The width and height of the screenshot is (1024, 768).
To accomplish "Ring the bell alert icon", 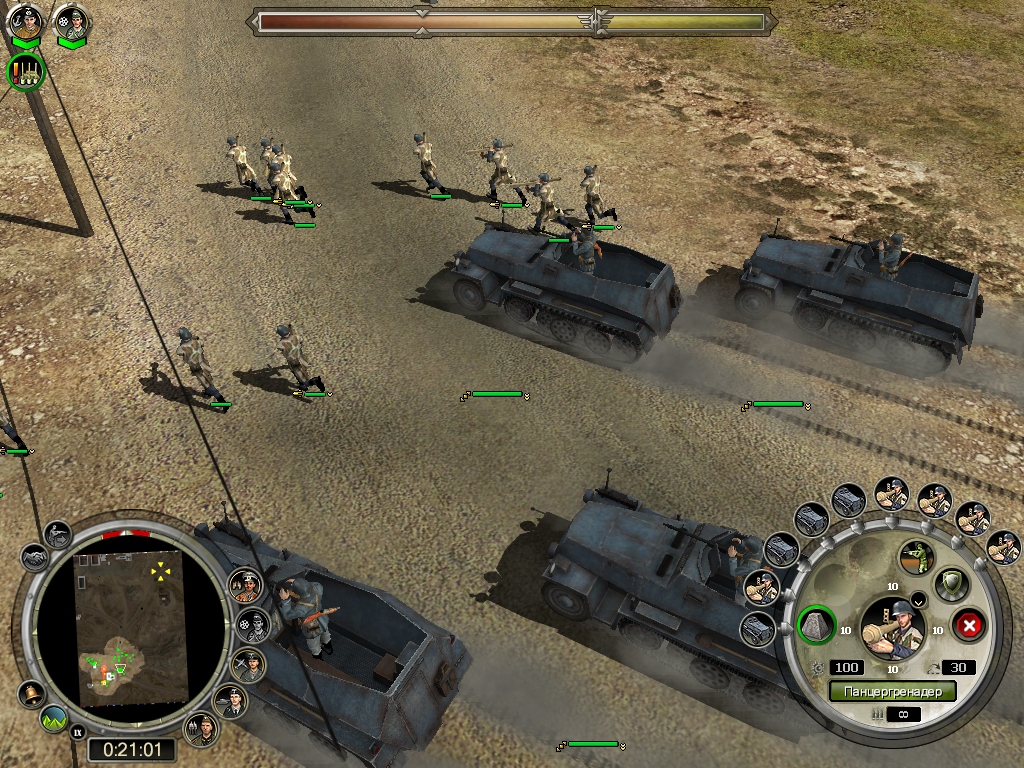I will [32, 694].
